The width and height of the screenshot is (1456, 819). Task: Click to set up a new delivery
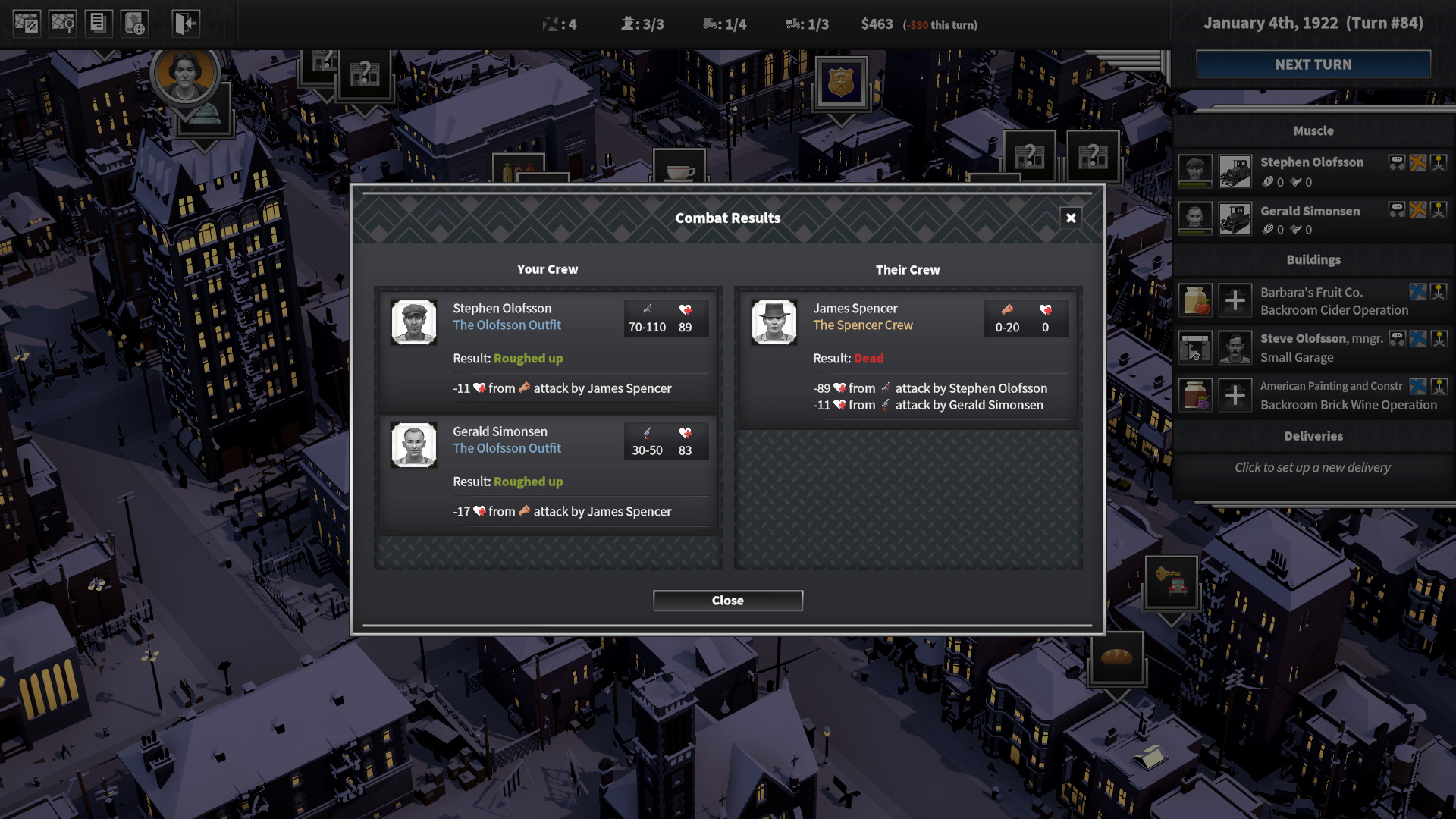[1313, 467]
